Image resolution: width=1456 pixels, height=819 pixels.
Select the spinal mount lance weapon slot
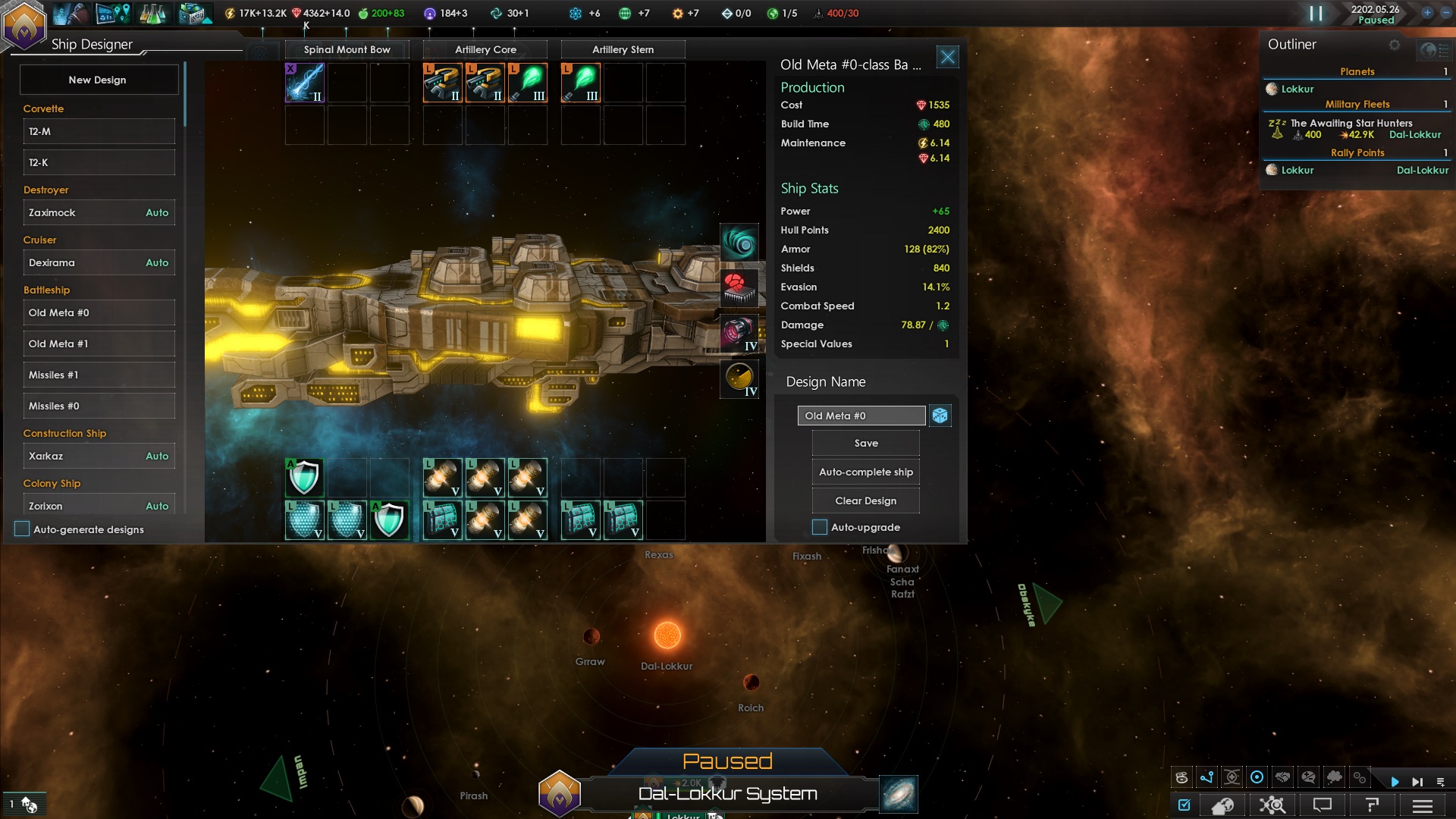point(305,83)
